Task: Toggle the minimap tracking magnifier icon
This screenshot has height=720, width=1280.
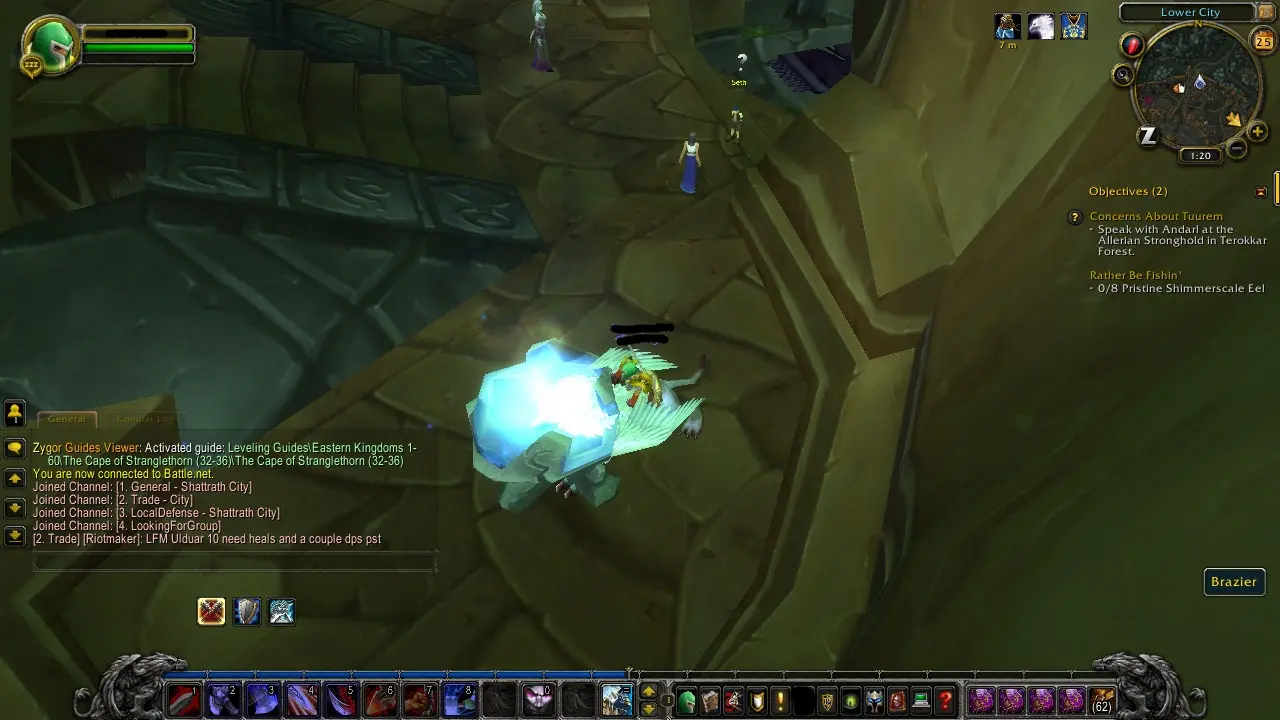Action: tap(1123, 75)
